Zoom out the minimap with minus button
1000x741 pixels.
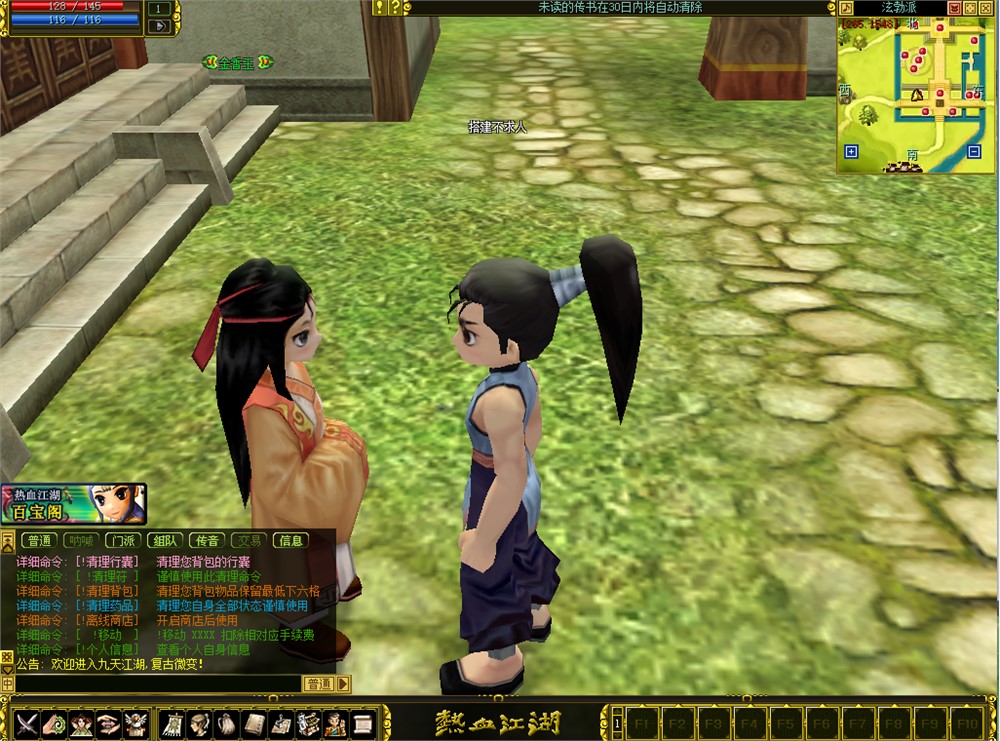coord(974,152)
